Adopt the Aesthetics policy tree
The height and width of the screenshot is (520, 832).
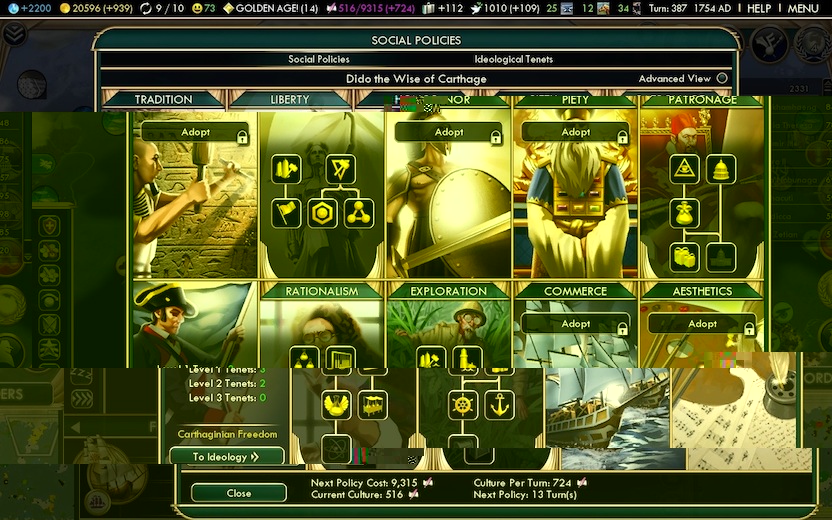click(x=702, y=324)
